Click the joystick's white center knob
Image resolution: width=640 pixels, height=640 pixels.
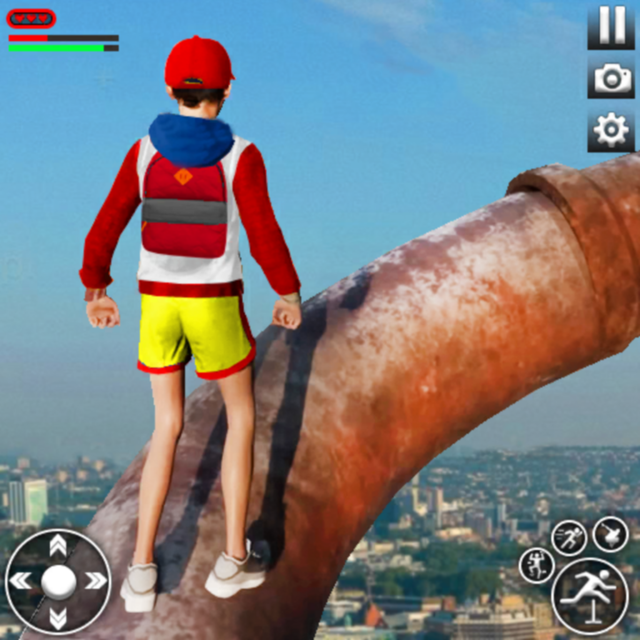coord(58,581)
